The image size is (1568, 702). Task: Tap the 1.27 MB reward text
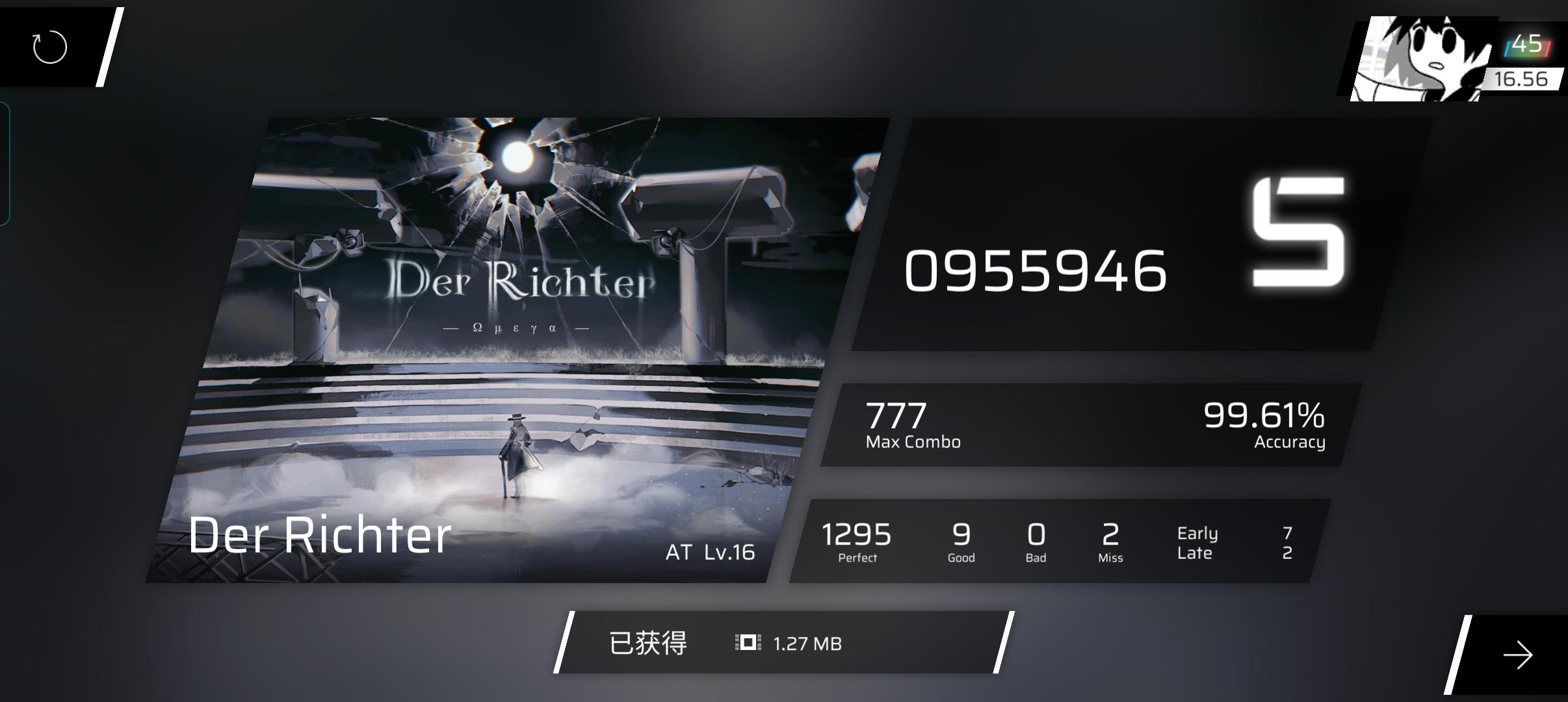click(807, 644)
